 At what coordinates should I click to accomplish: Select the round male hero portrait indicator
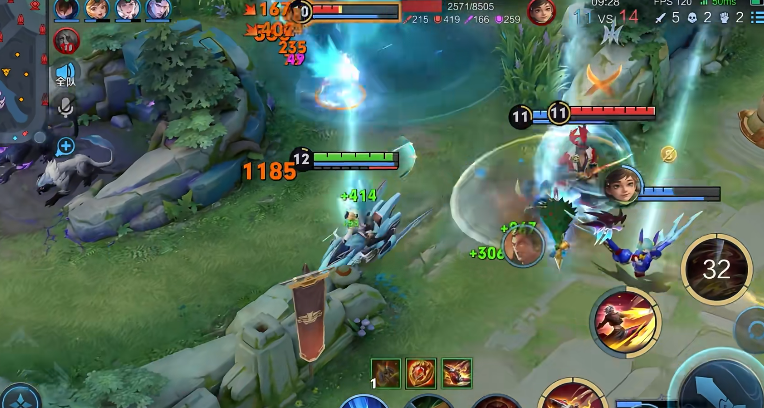click(x=522, y=246)
